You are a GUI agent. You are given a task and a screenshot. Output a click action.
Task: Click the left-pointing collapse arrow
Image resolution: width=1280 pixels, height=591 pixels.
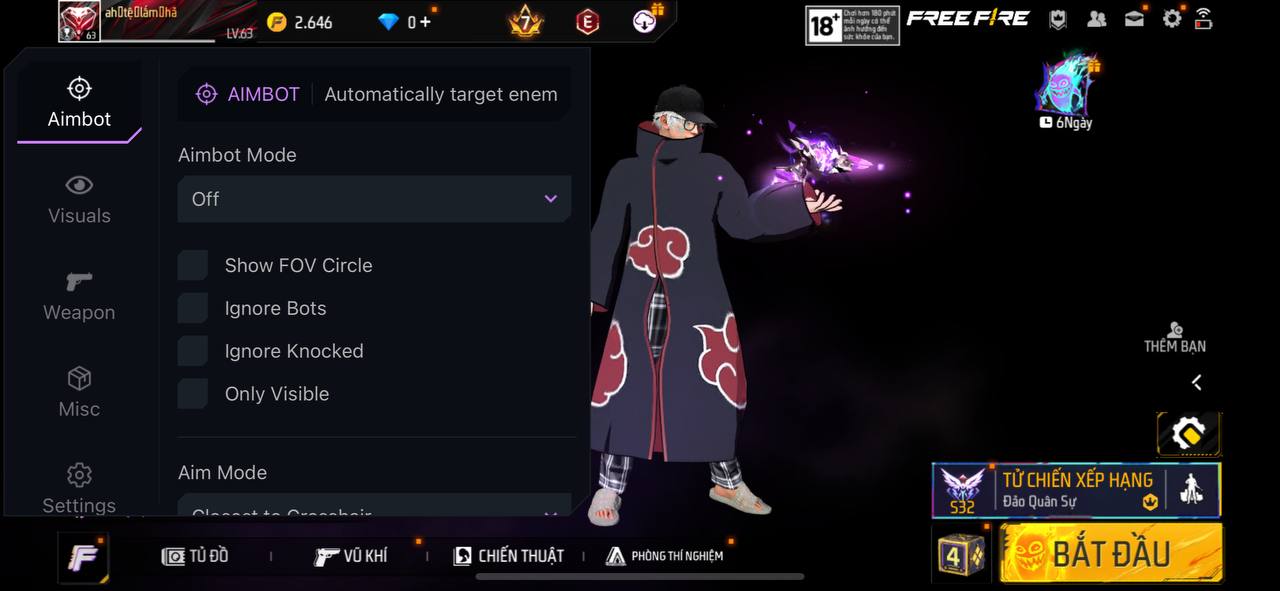pos(1196,382)
